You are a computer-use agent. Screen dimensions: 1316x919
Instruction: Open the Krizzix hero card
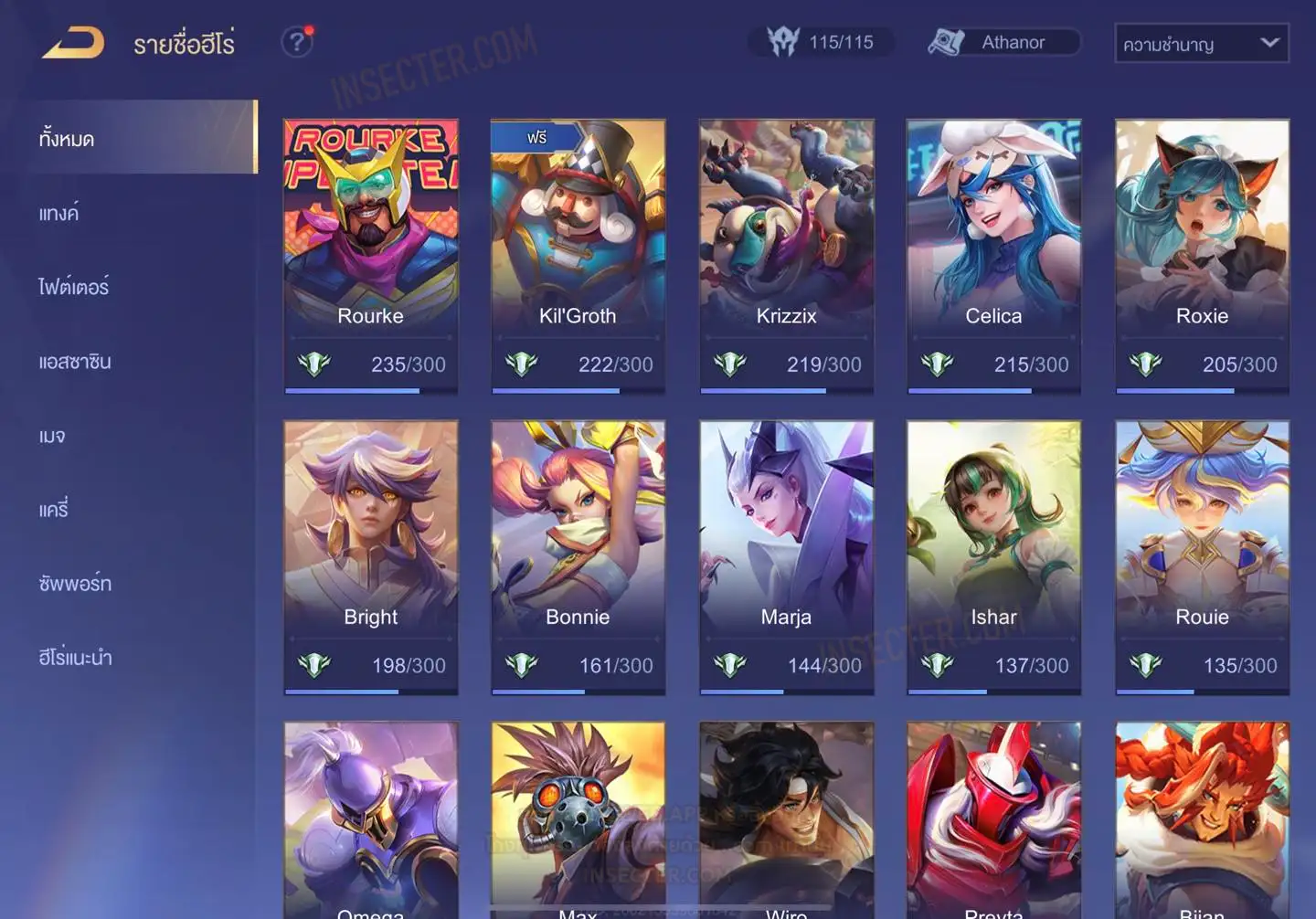click(786, 256)
